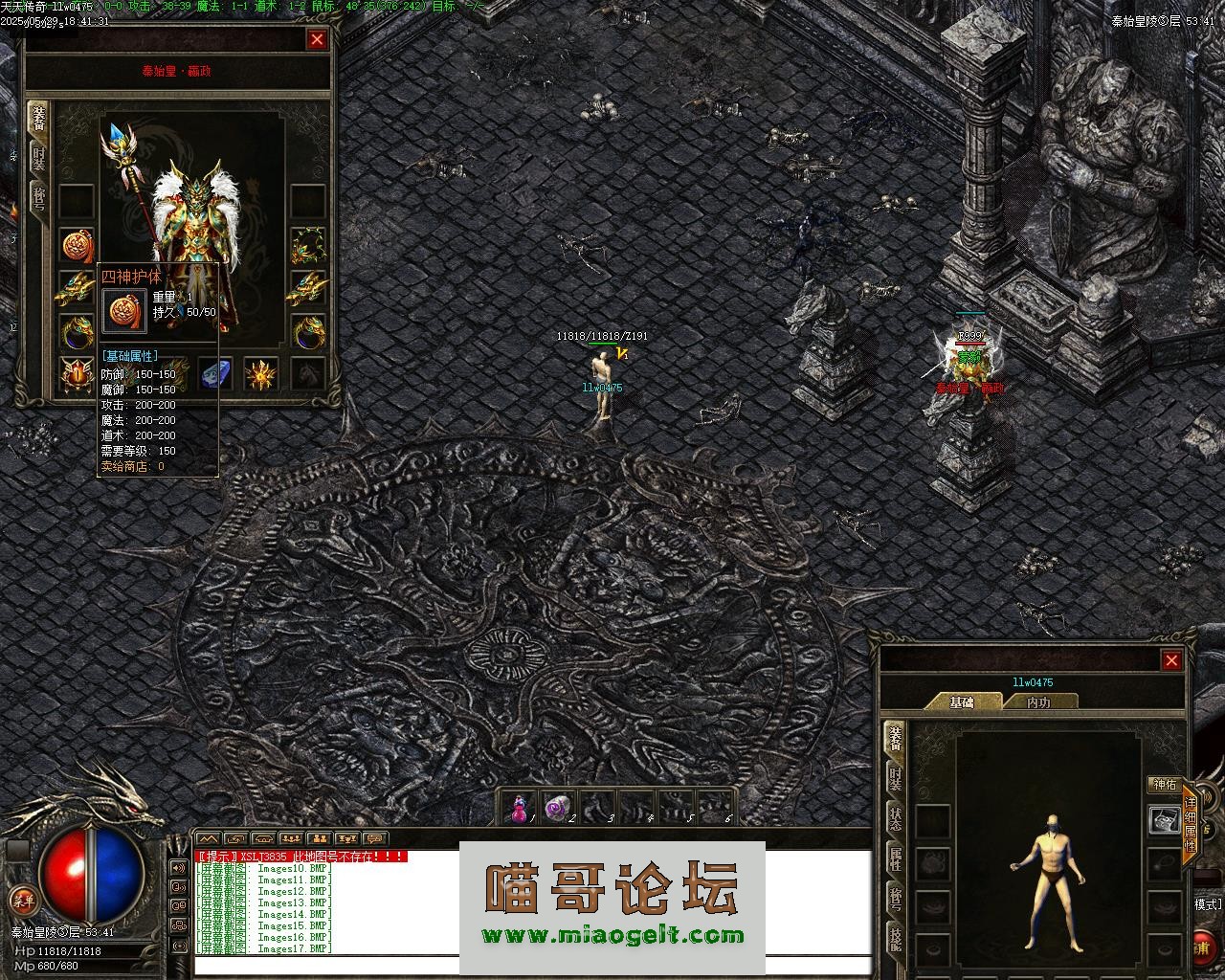Image resolution: width=1225 pixels, height=980 pixels.
Task: Select the orange 四神护体 medallion slot
Action: pyautogui.click(x=77, y=246)
